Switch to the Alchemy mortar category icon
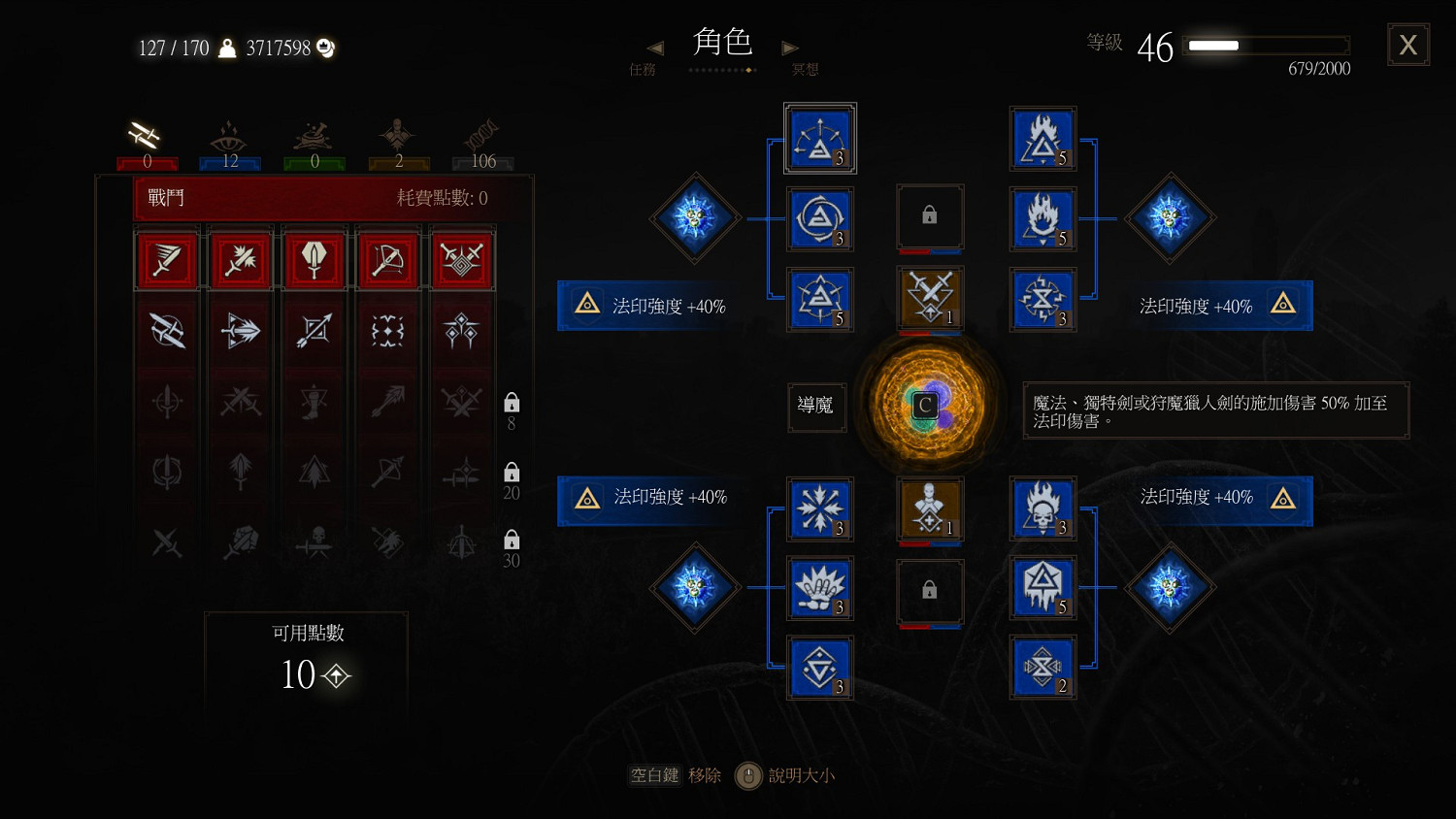Screen dimensions: 1456x819 coord(314,136)
